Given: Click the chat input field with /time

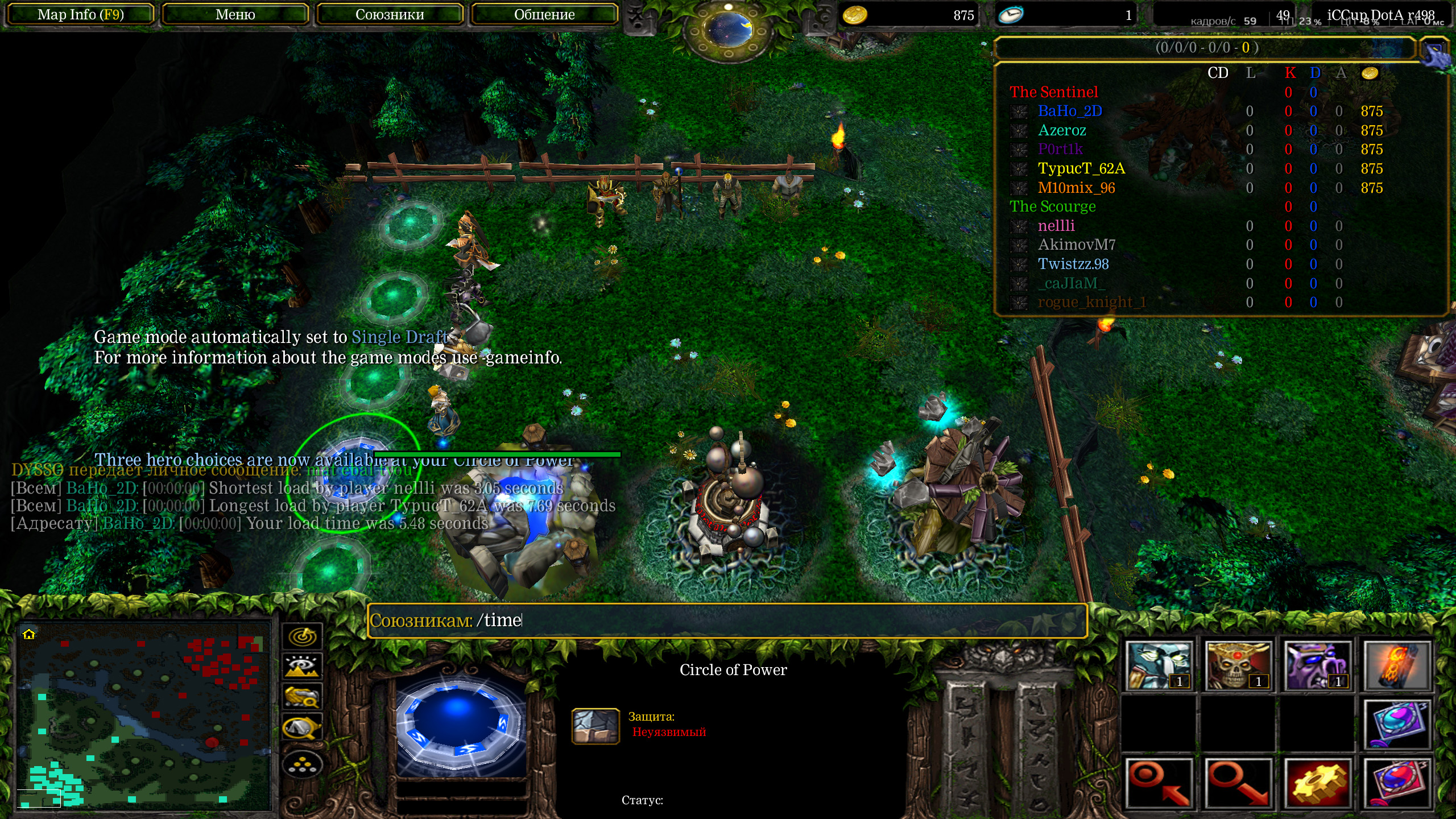Looking at the screenshot, I should pyautogui.click(x=727, y=620).
